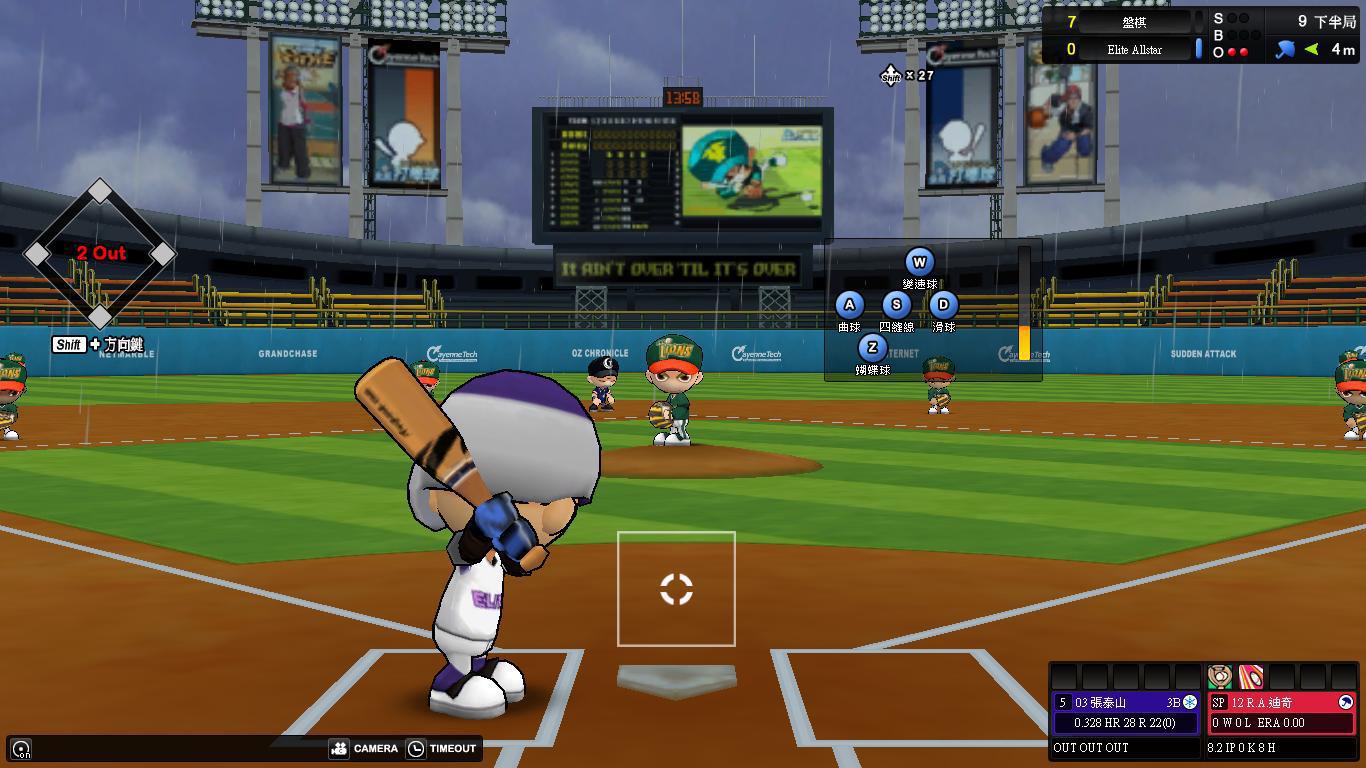Choose the 曲球 curveball pitch
Viewport: 1366px width, 768px height.
(x=849, y=306)
